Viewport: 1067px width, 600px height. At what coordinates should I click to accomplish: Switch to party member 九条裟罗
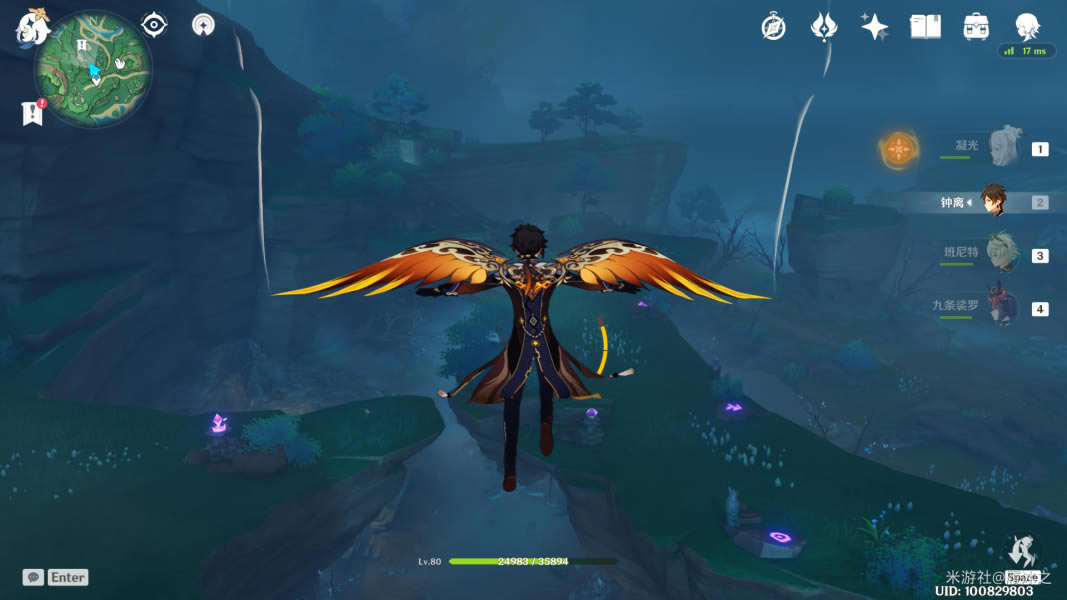click(x=1001, y=308)
